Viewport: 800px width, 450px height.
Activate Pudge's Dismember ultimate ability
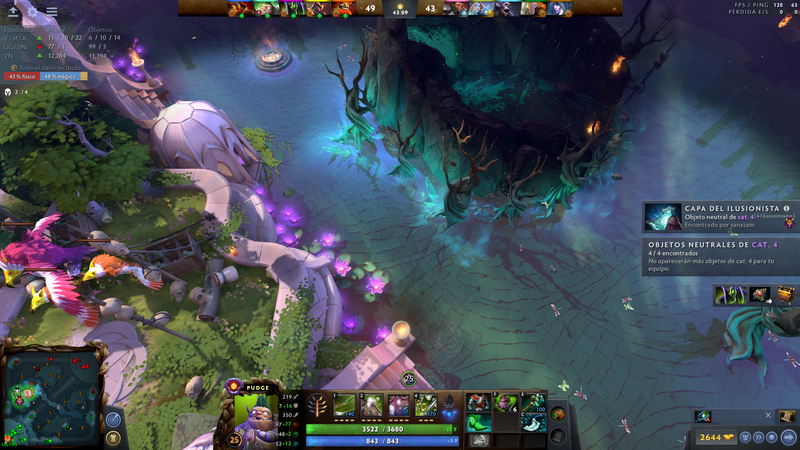[x=426, y=405]
